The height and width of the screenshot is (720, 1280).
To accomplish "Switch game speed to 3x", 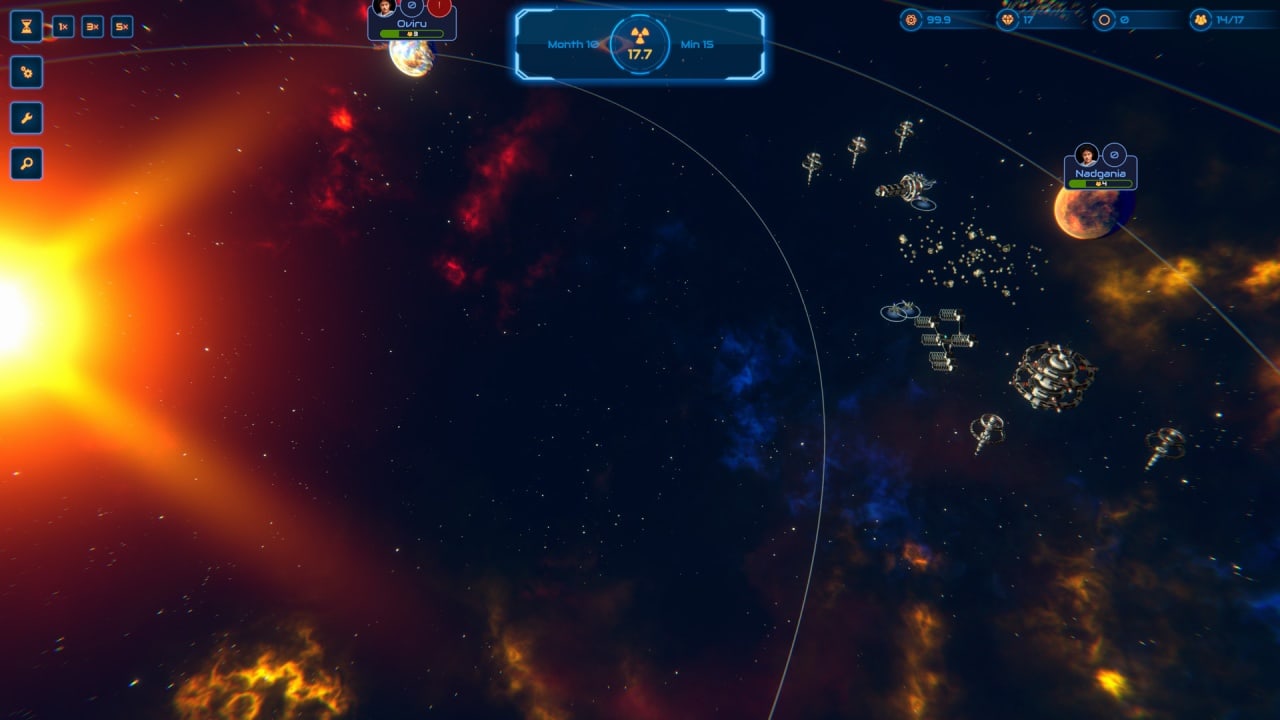I will point(92,27).
